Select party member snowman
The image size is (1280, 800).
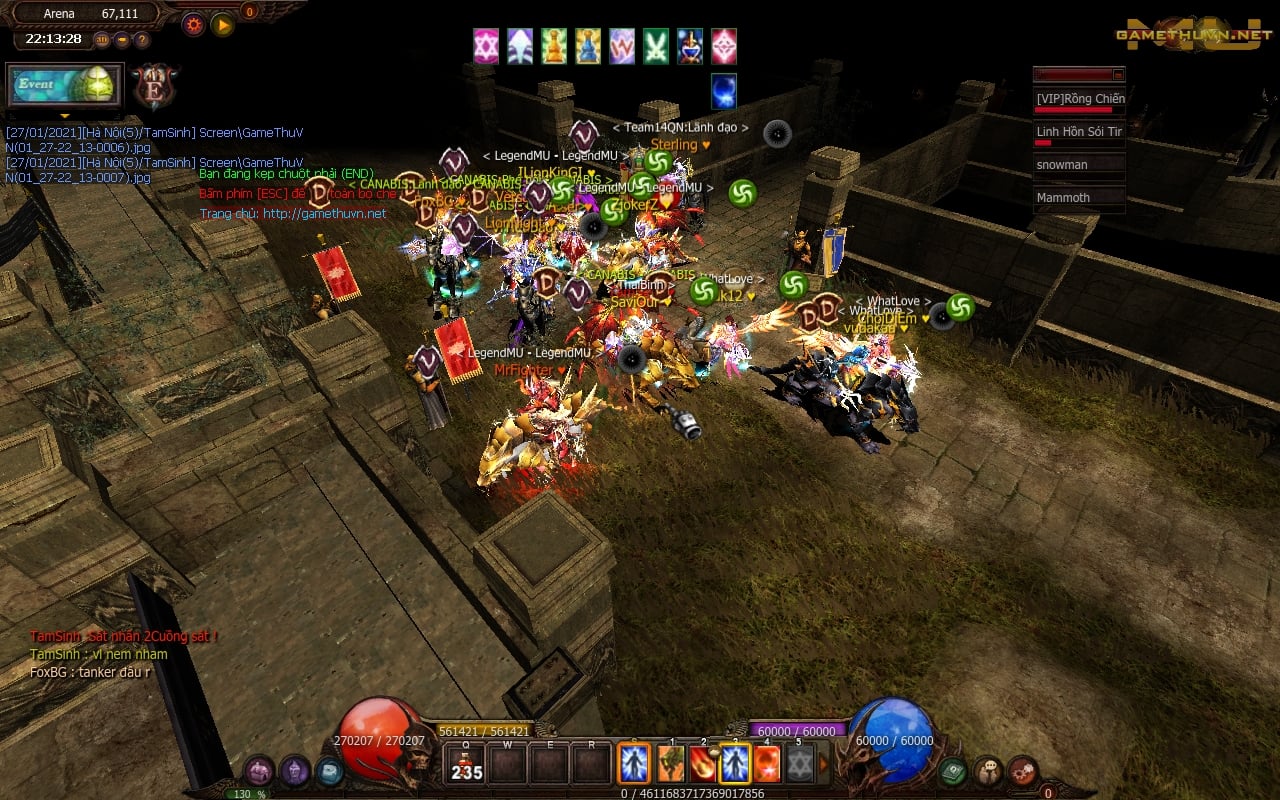[x=1079, y=165]
